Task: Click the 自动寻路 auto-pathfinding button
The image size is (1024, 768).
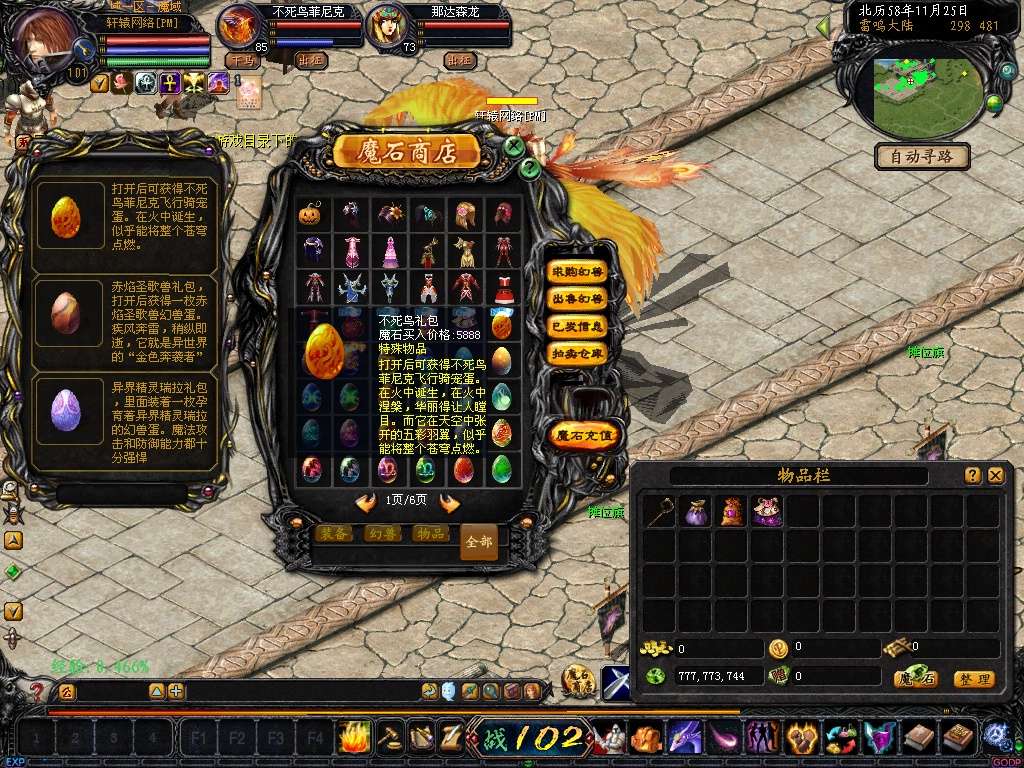Action: [x=923, y=157]
